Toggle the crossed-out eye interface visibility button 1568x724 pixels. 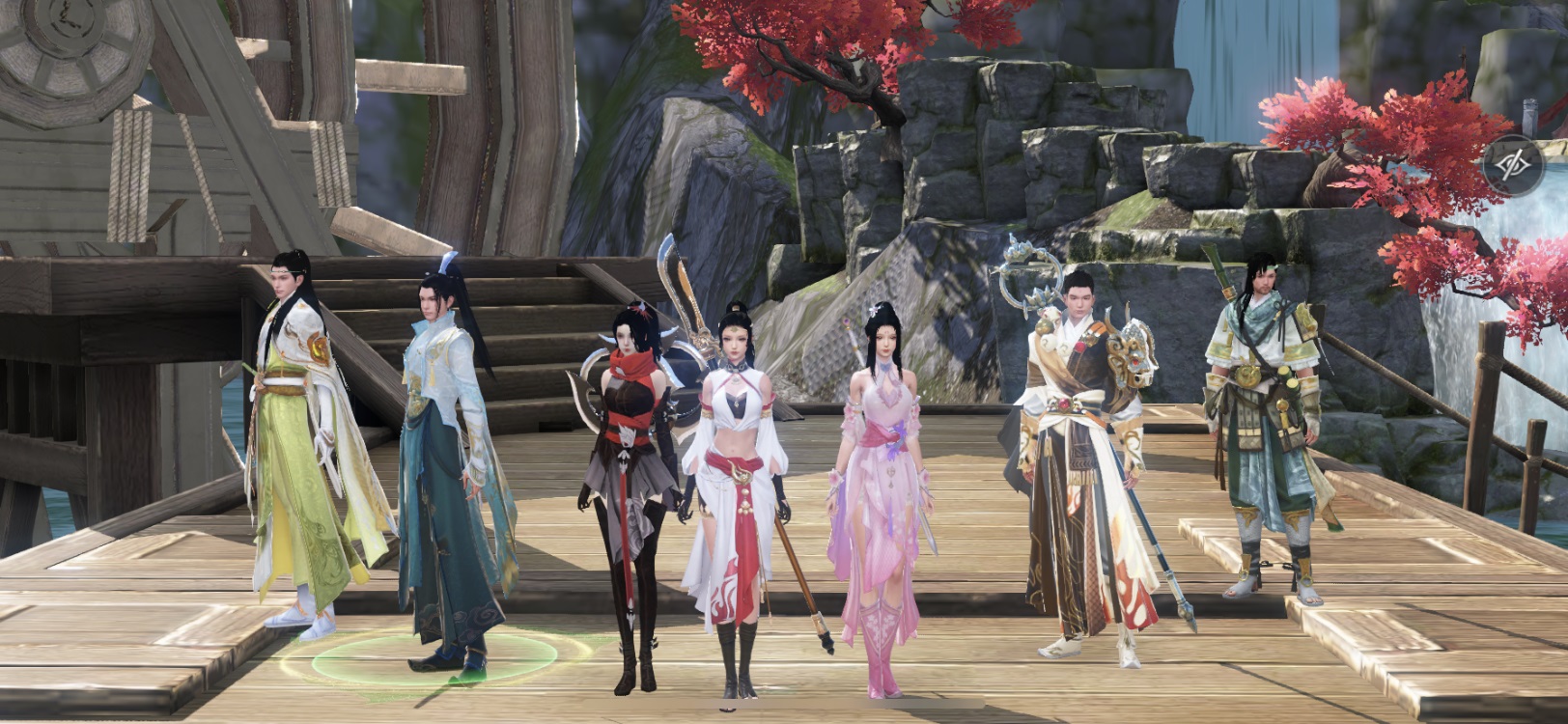tap(1513, 166)
